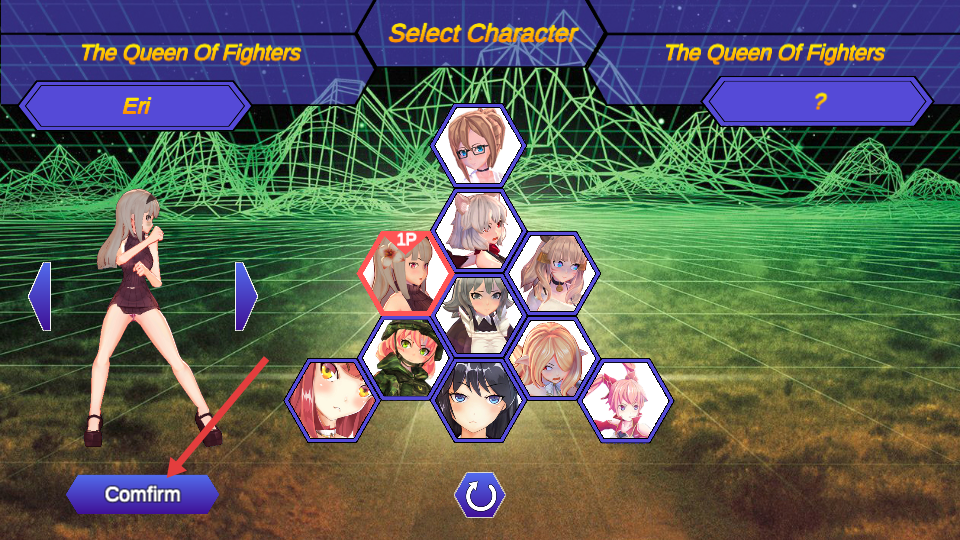Screen dimensions: 960x540
Task: Switch to previous outfit with left arrow
Action: 40,296
